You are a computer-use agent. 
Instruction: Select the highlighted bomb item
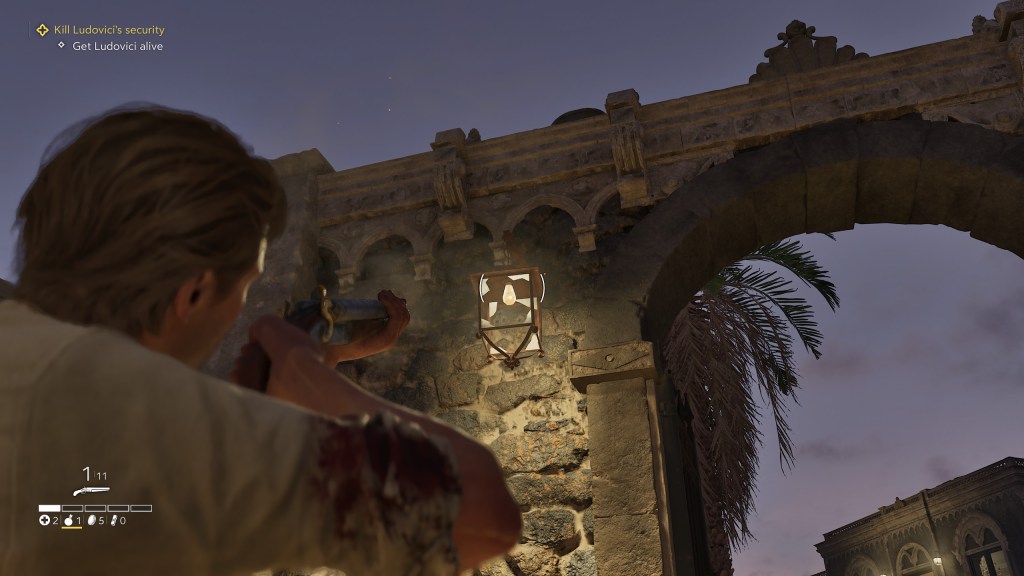[69, 520]
